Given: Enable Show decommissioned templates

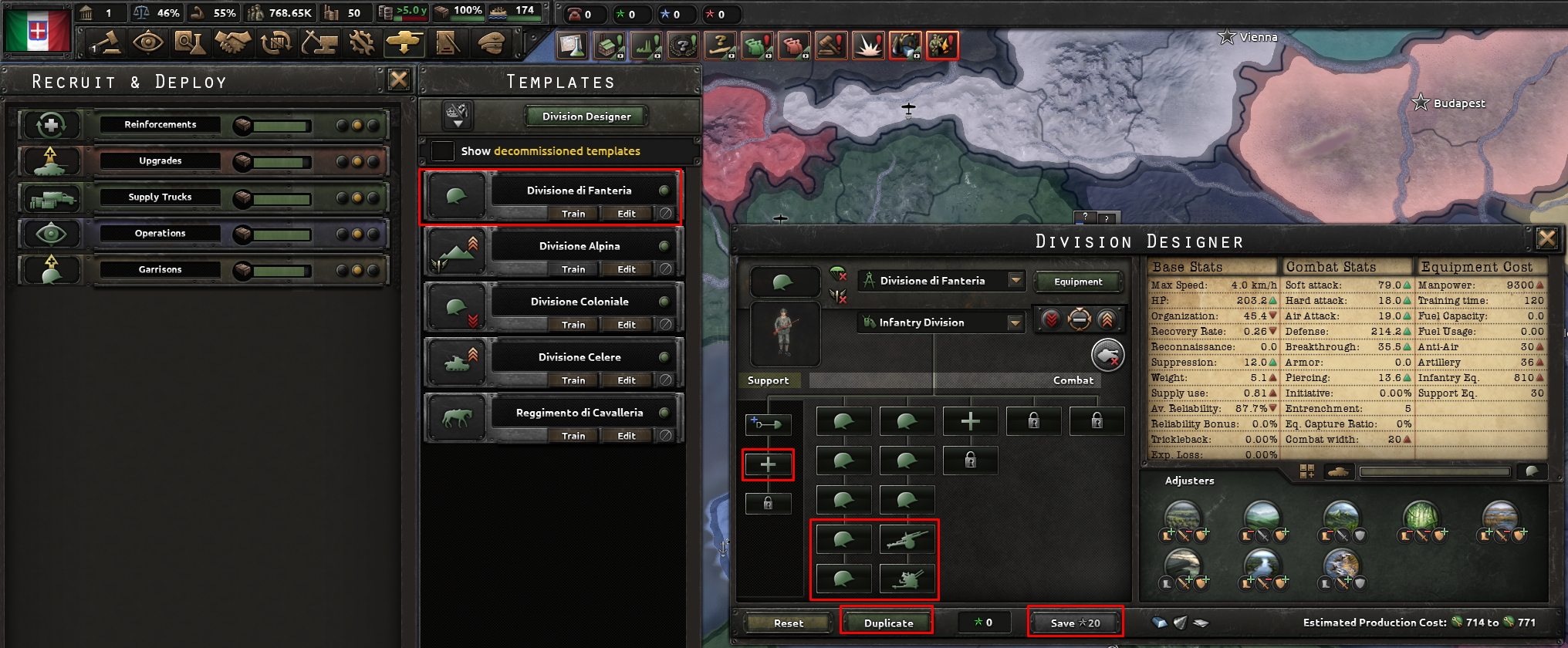Looking at the screenshot, I should [442, 151].
